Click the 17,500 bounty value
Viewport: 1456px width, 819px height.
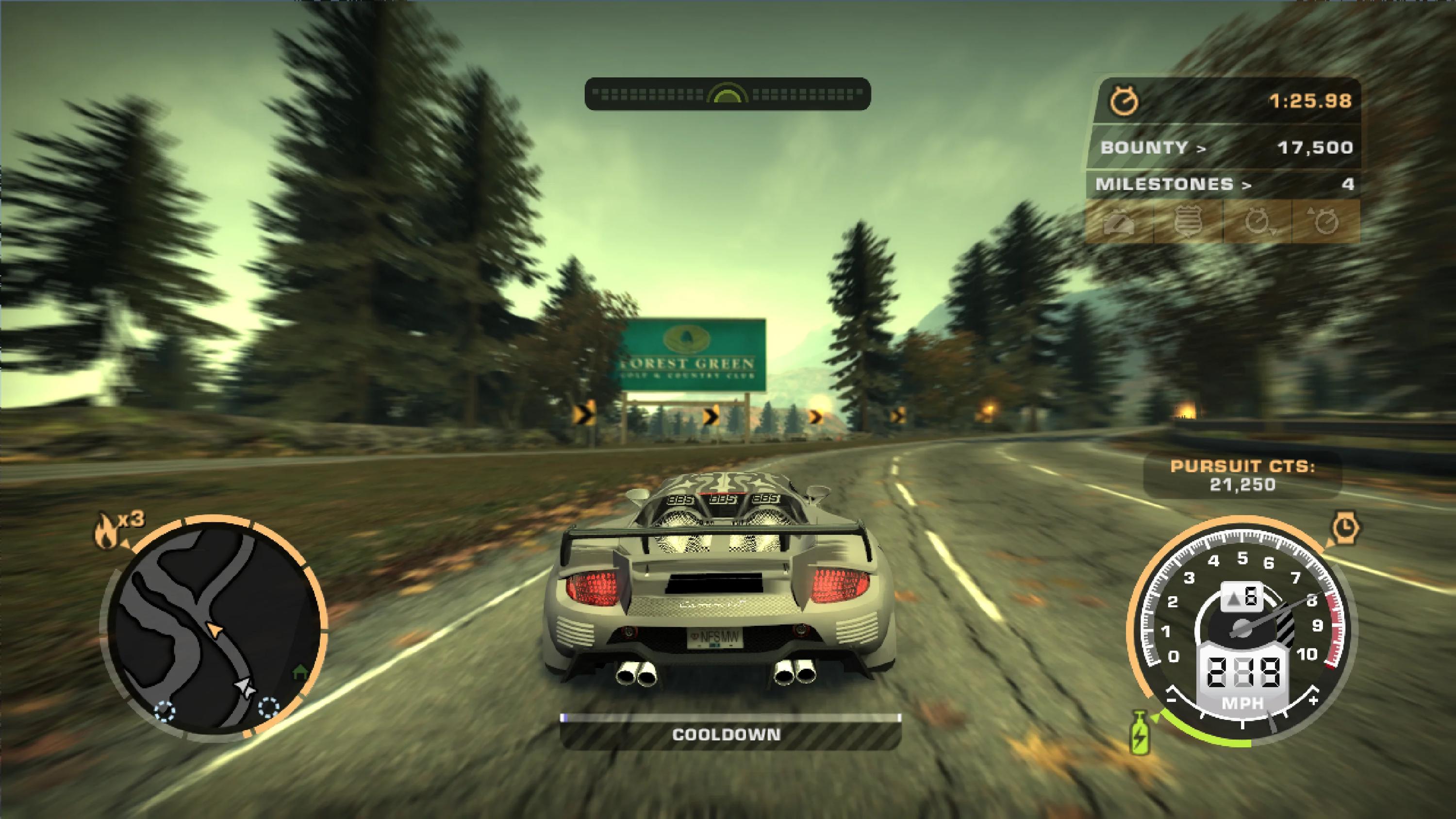(x=1307, y=148)
